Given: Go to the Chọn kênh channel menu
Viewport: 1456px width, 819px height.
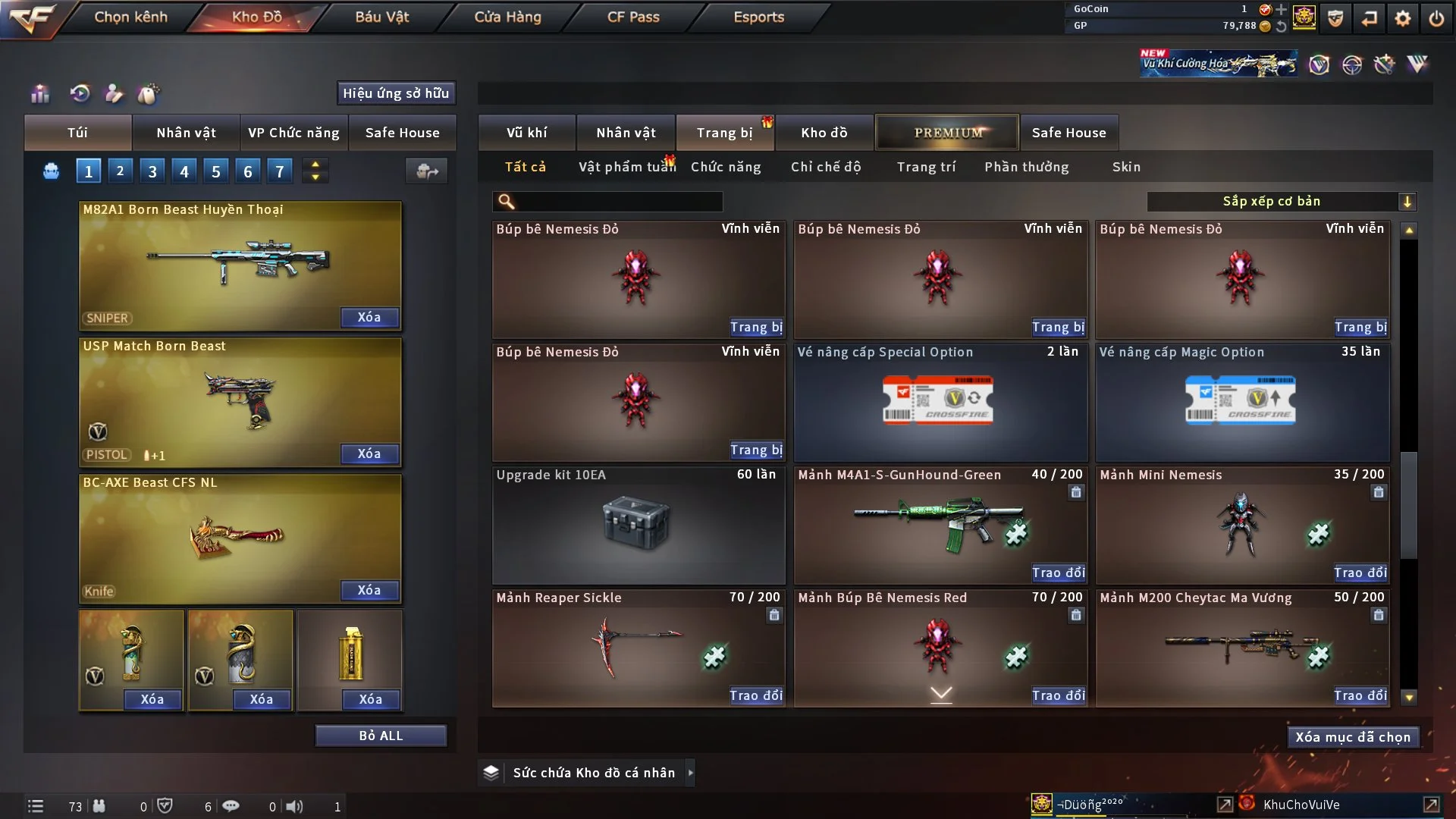Looking at the screenshot, I should [x=130, y=17].
